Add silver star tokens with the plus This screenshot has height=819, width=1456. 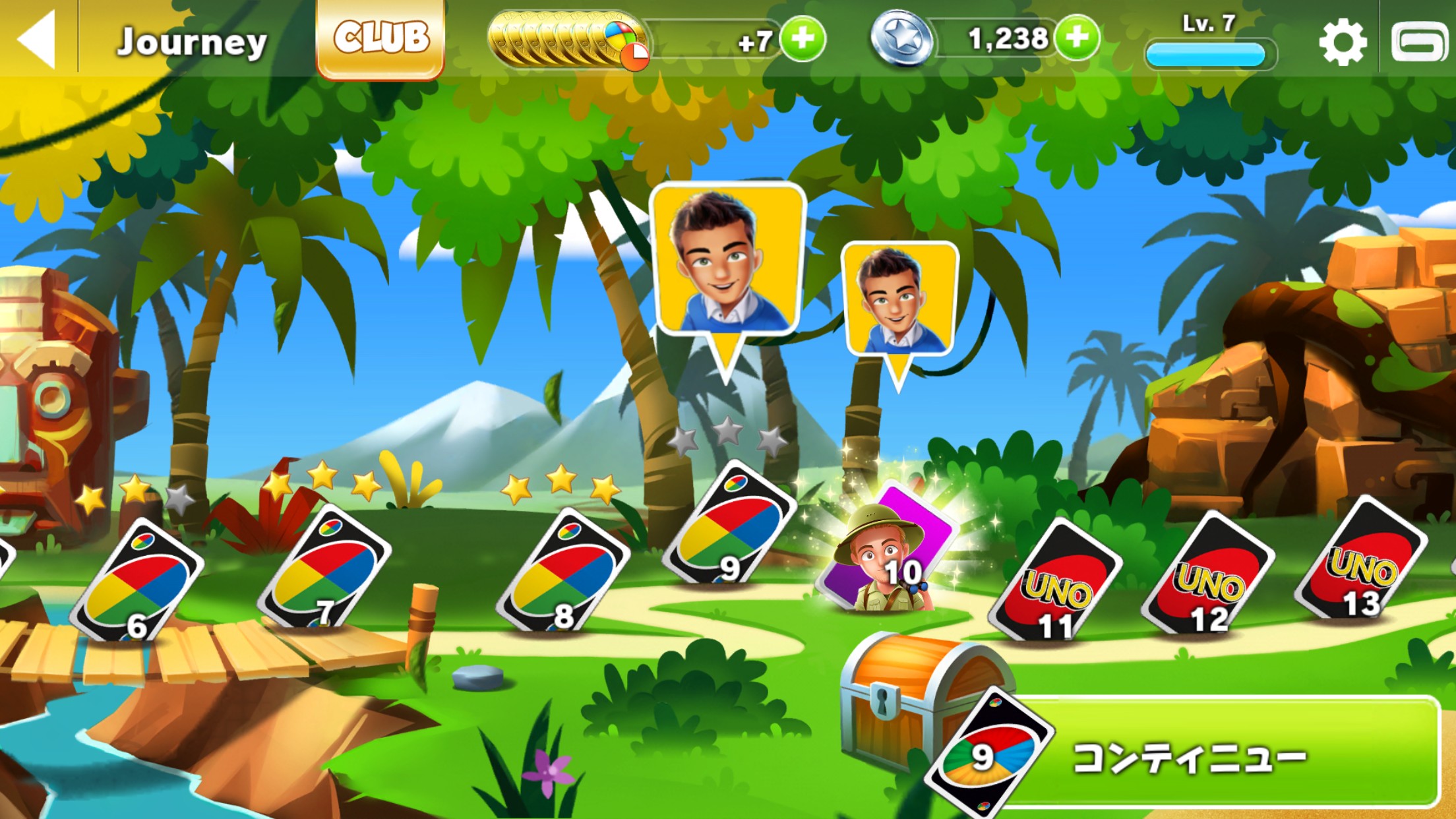tap(1077, 38)
